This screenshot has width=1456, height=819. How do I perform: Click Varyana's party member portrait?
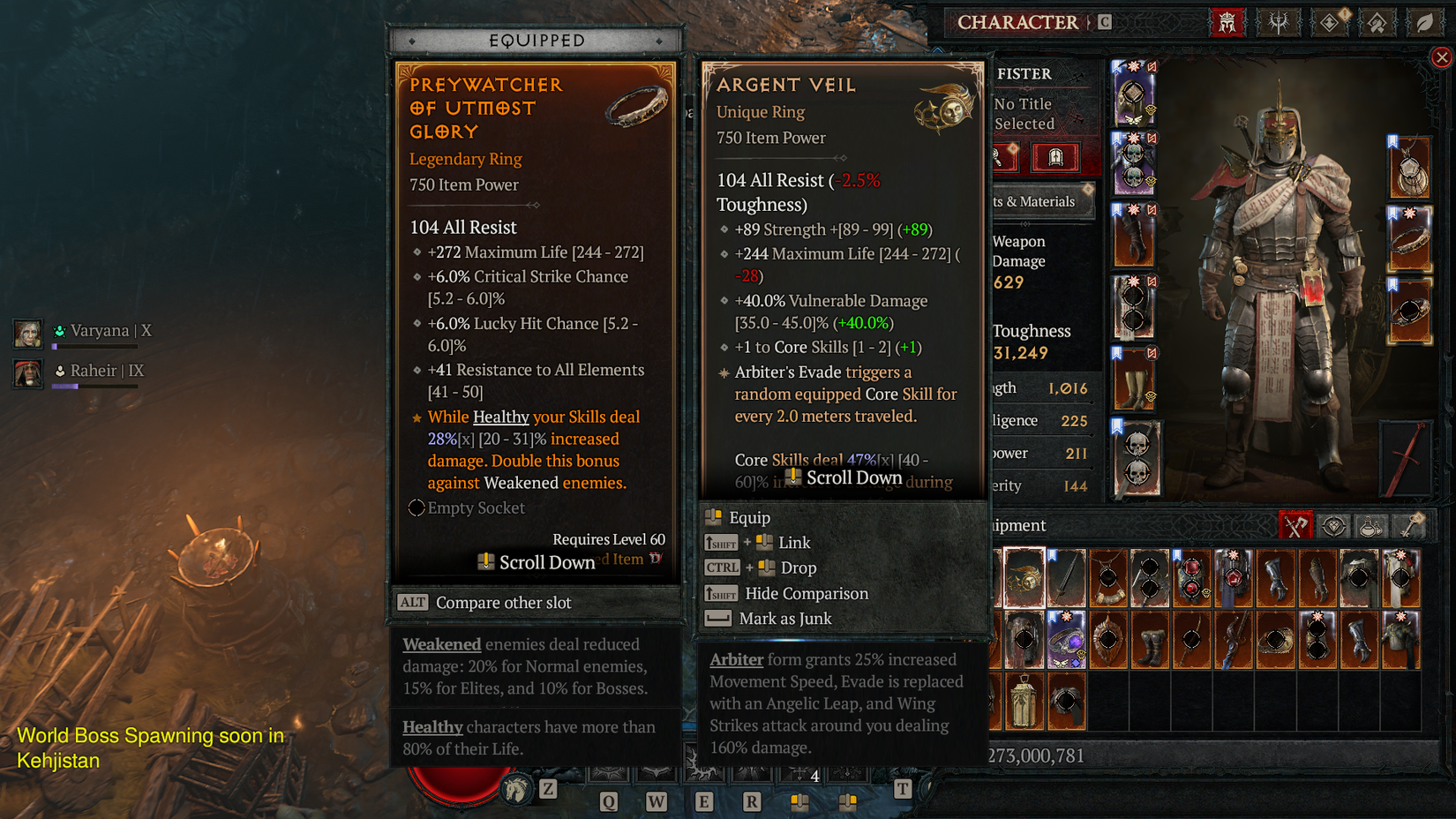click(x=27, y=334)
